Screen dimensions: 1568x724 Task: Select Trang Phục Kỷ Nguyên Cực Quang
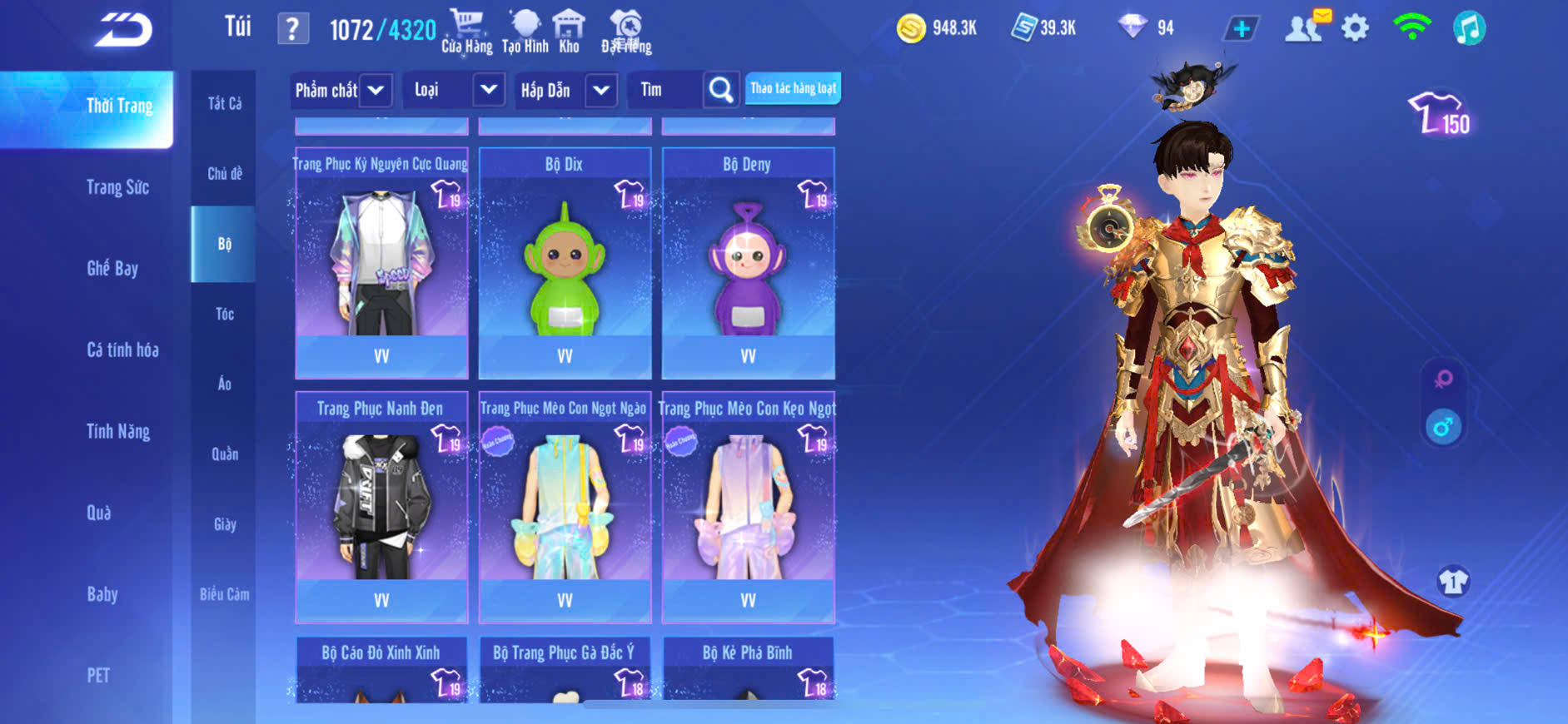(381, 262)
